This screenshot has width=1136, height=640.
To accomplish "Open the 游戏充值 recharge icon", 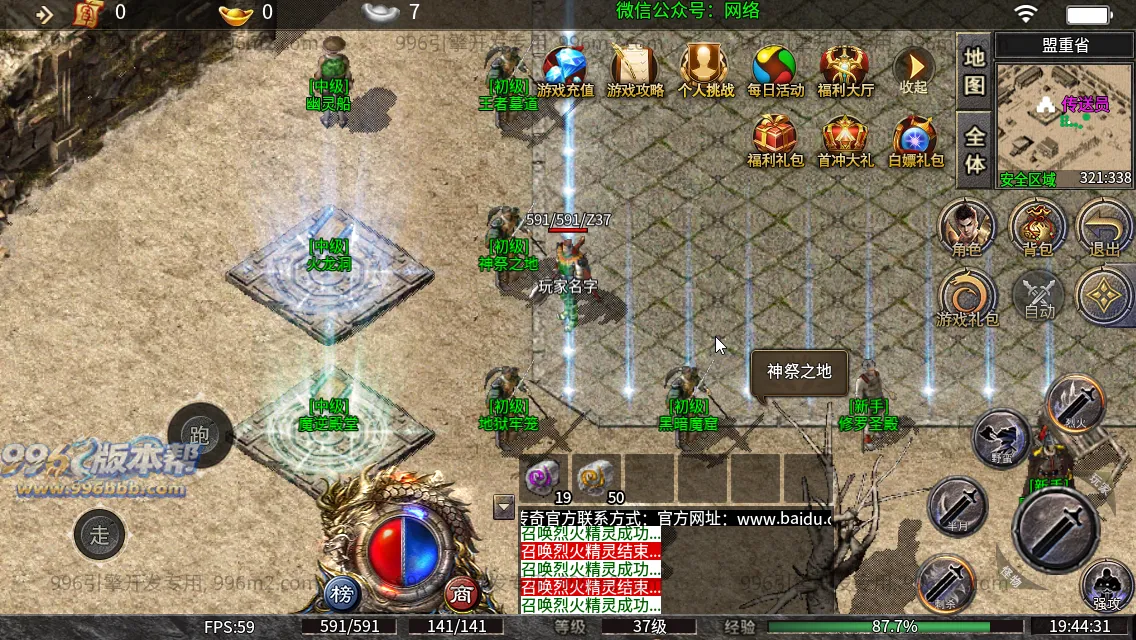I will (x=566, y=68).
